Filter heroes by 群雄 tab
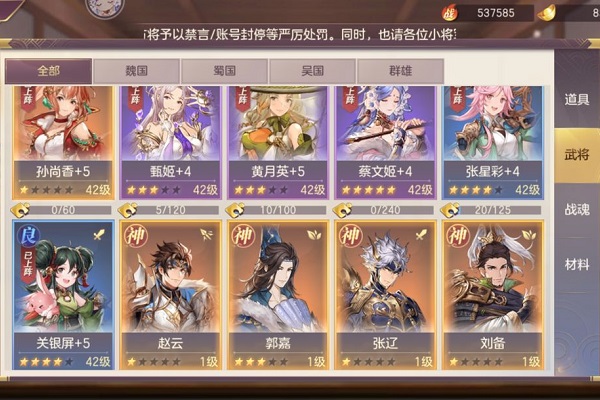The height and width of the screenshot is (400, 600). coord(399,71)
